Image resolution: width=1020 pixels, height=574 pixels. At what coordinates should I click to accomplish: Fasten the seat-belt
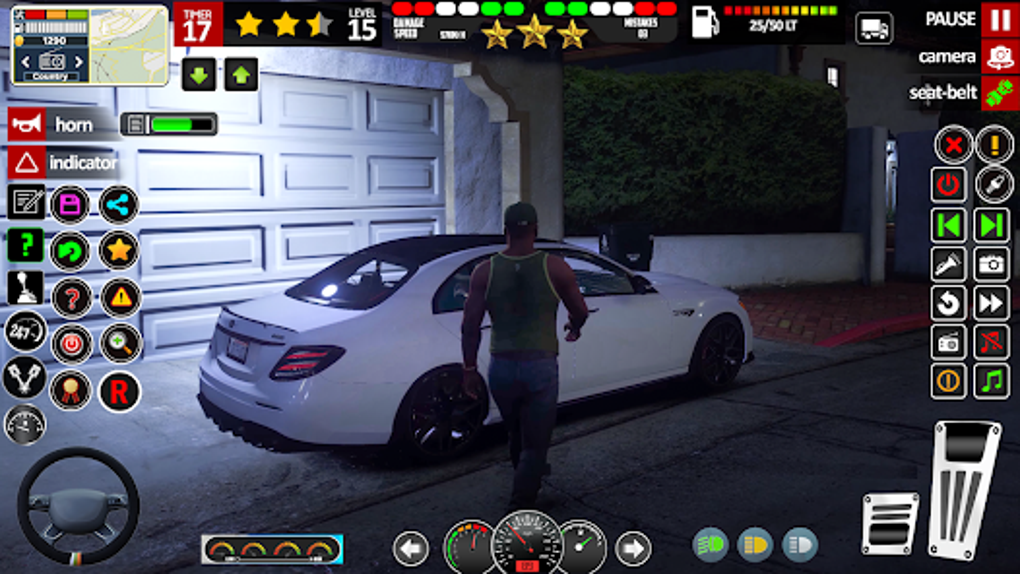click(x=999, y=93)
